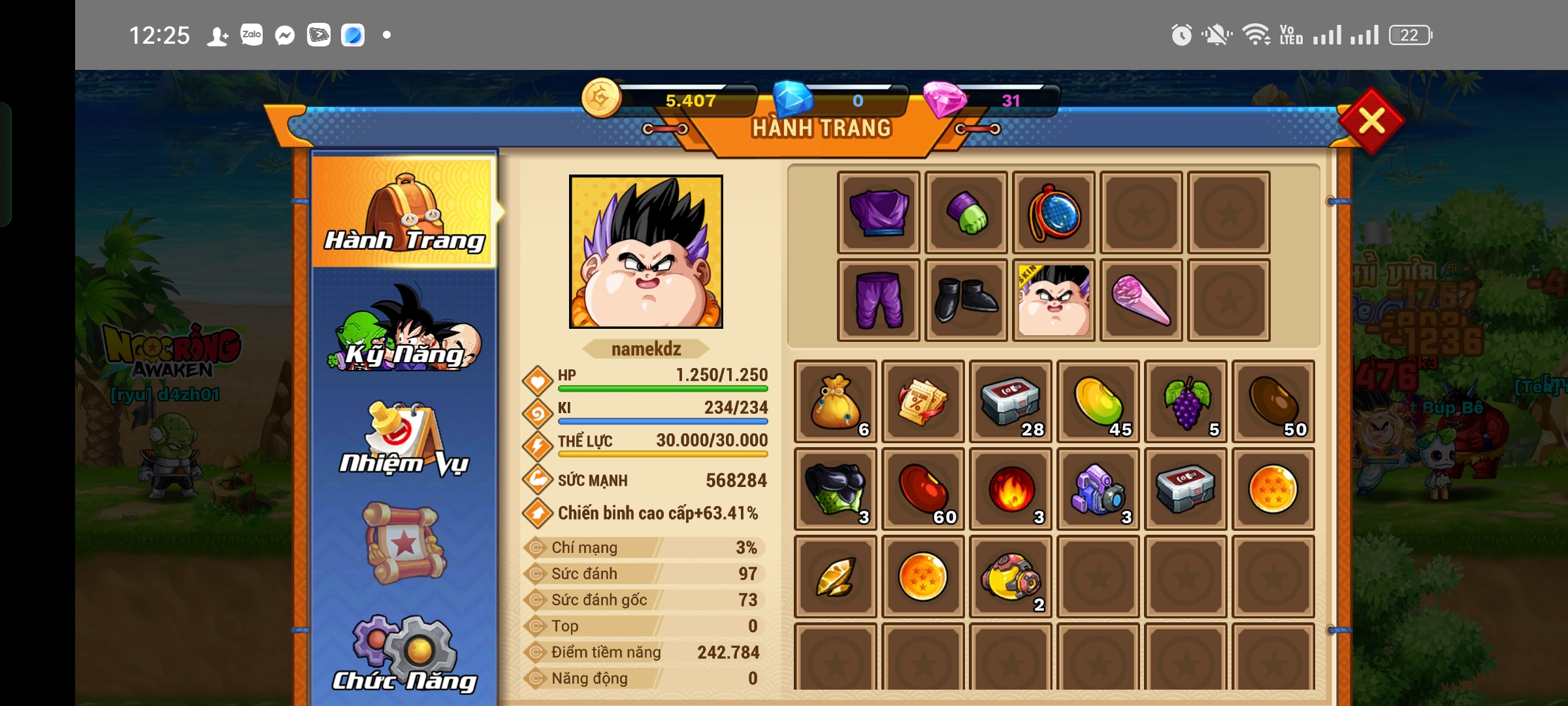
Task: Select the blue radar equipment slot
Action: [x=1054, y=212]
